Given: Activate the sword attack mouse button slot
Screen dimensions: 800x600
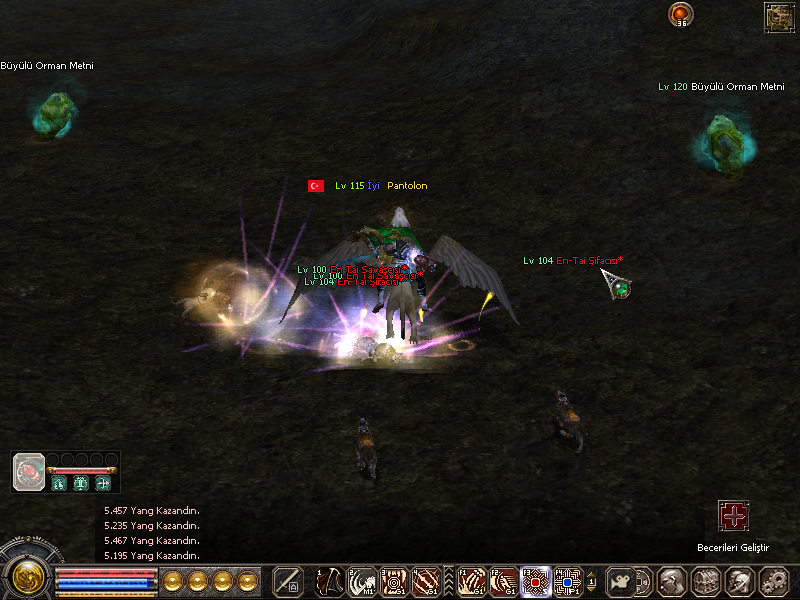Looking at the screenshot, I should pyautogui.click(x=288, y=581).
